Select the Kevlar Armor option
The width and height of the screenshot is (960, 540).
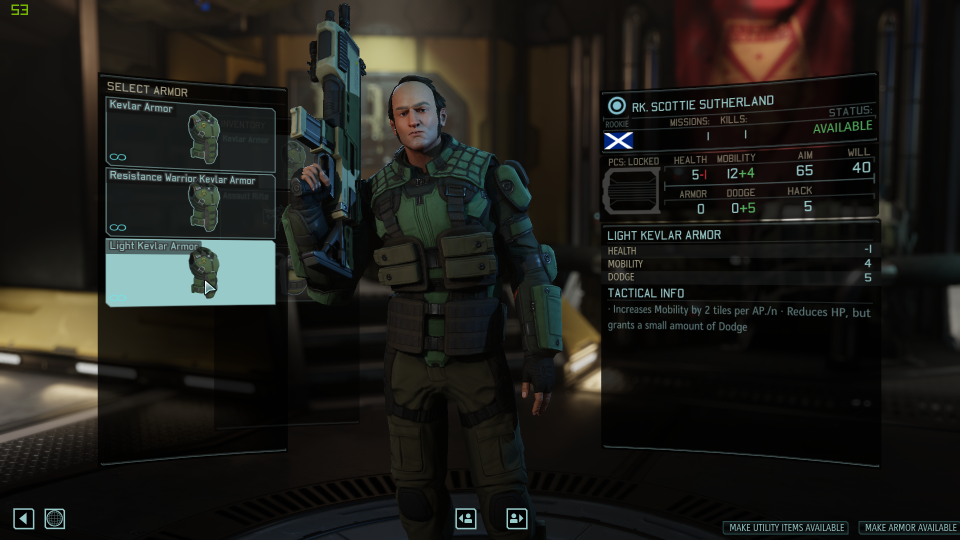[x=190, y=136]
